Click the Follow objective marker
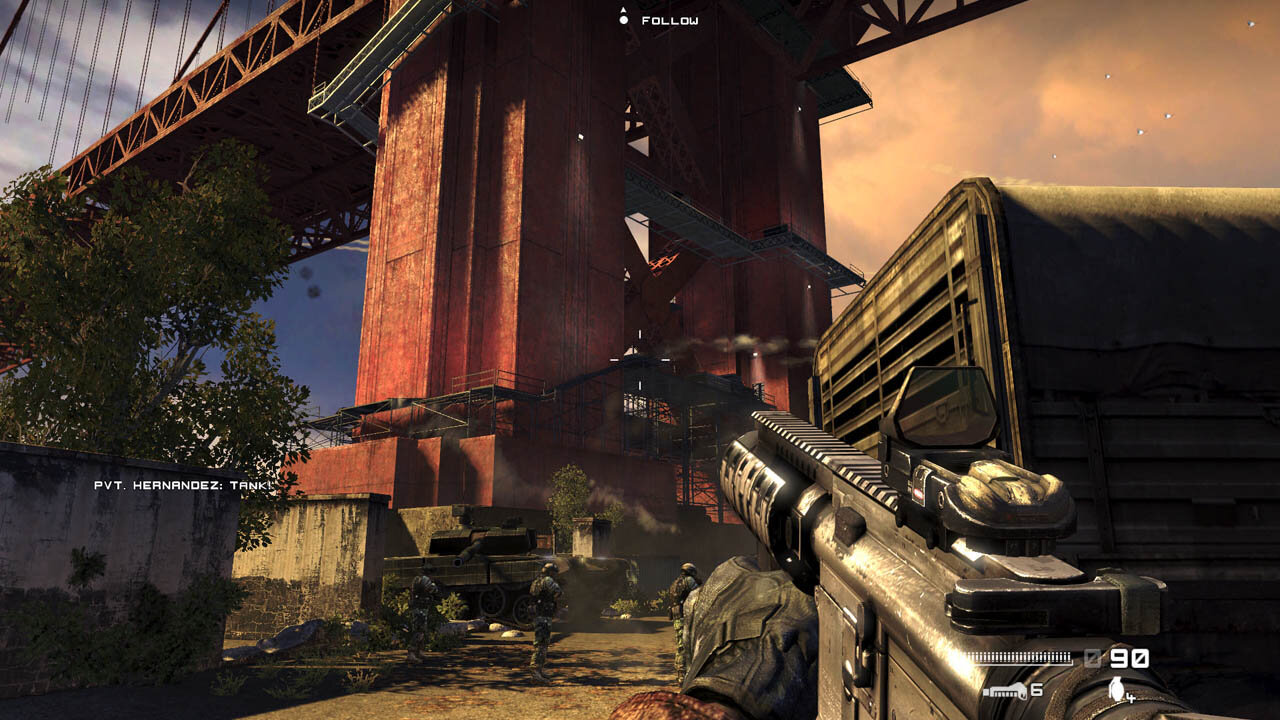 pyautogui.click(x=624, y=19)
